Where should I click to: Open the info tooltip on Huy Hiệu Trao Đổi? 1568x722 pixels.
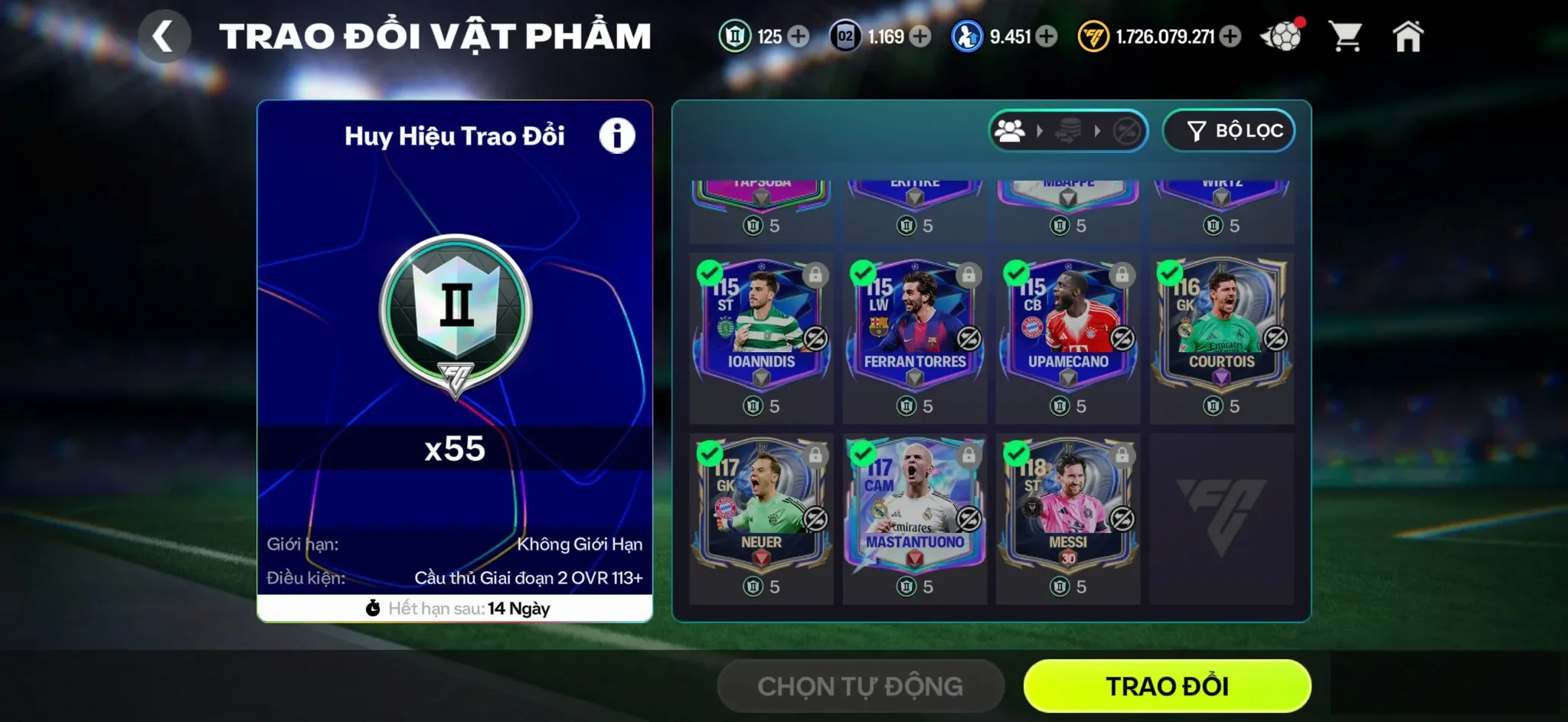pos(617,135)
